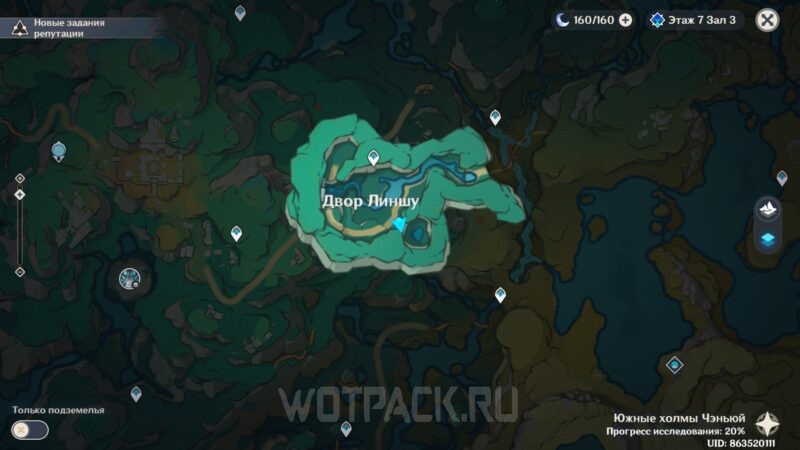This screenshot has height=450, width=800.
Task: Select the underground layers icon
Action: click(769, 239)
